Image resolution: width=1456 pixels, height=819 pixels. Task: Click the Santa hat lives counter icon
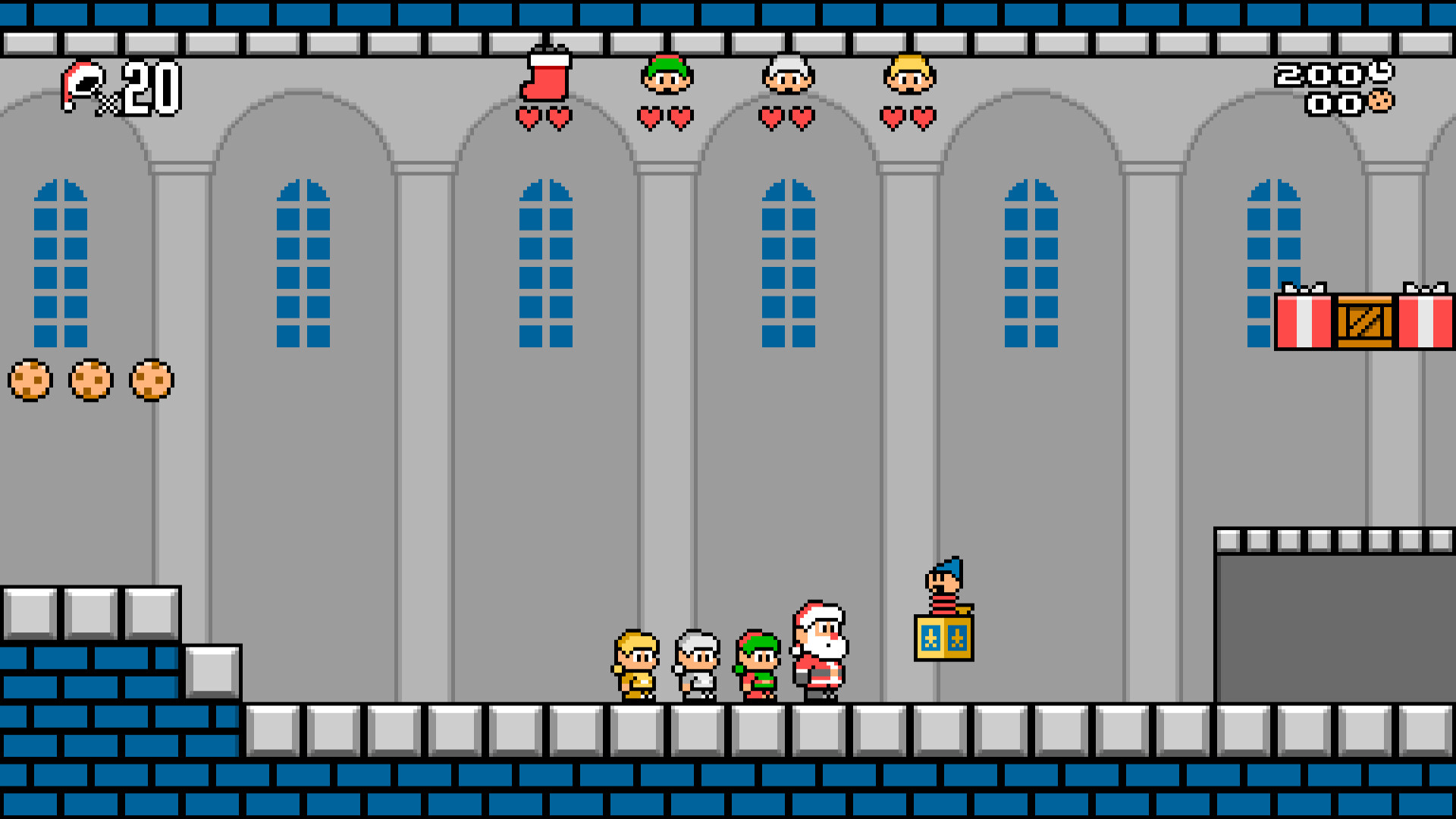80,83
